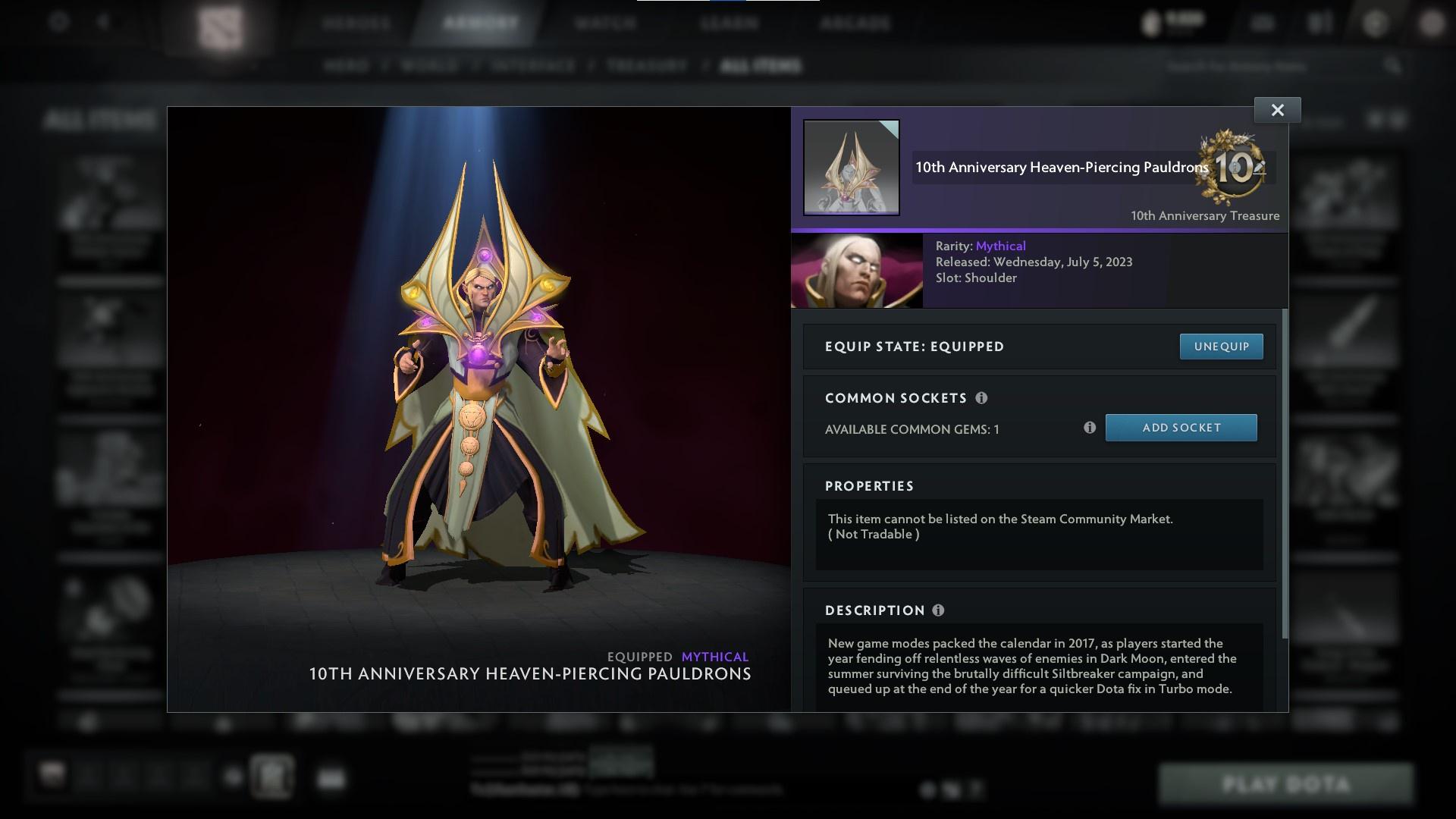
Task: Select the Mythical rarity label
Action: 1002,246
